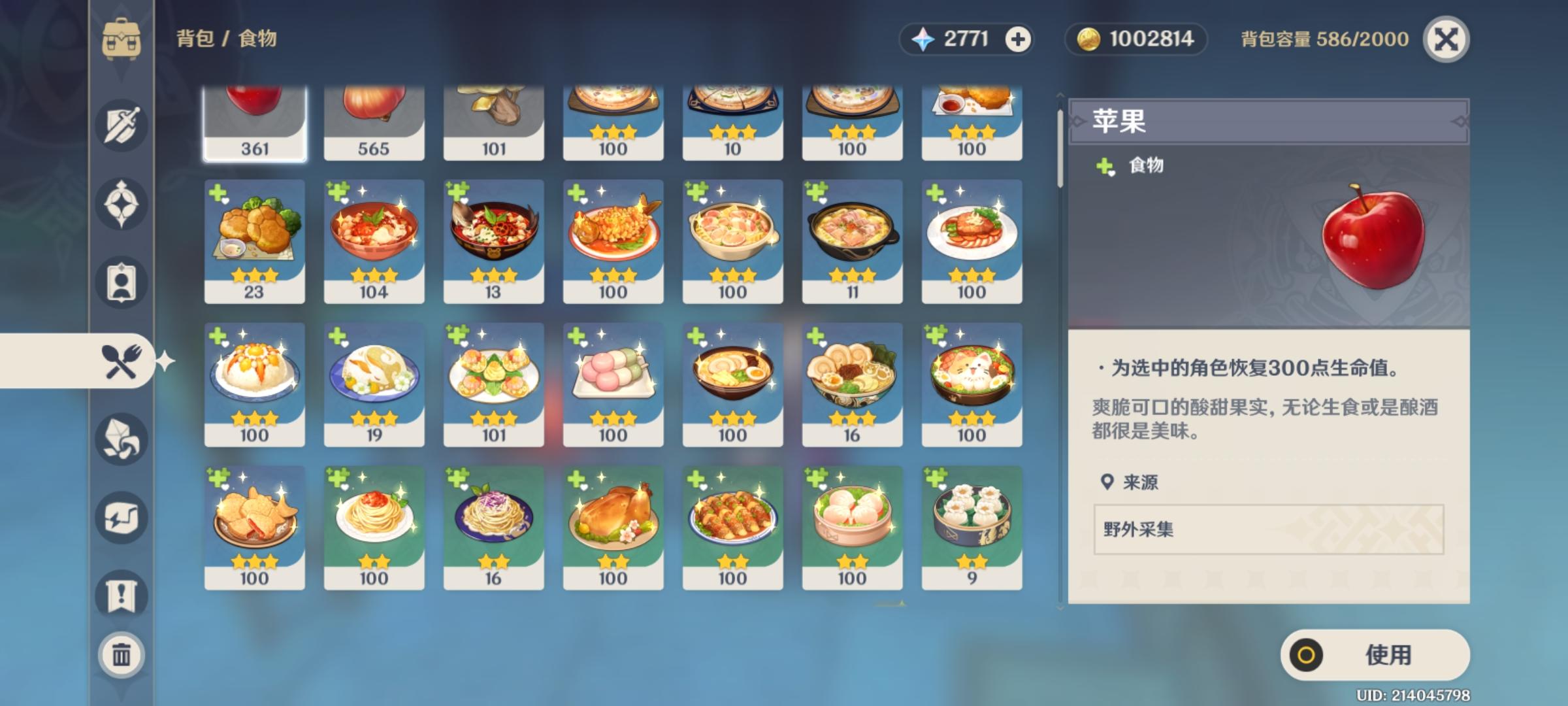1568x706 pixels.
Task: Open the gadgets category in the sidebar
Action: [x=121, y=516]
